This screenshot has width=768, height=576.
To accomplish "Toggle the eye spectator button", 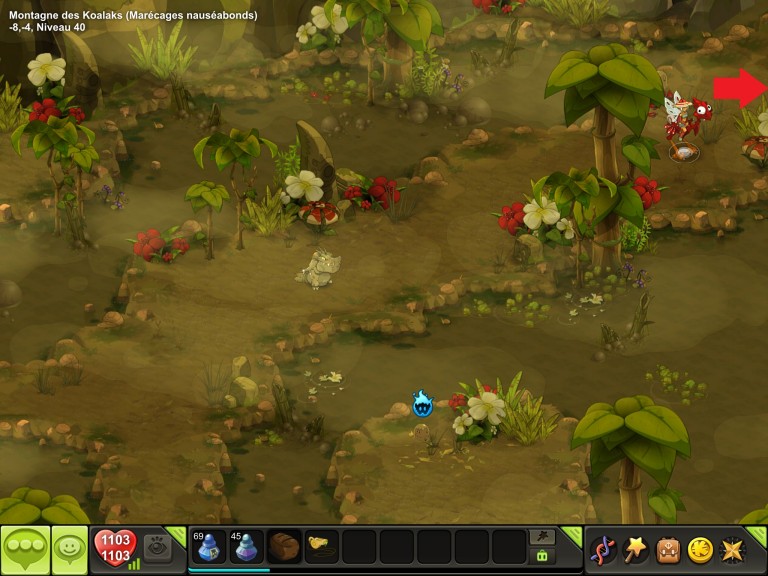I will [x=156, y=546].
